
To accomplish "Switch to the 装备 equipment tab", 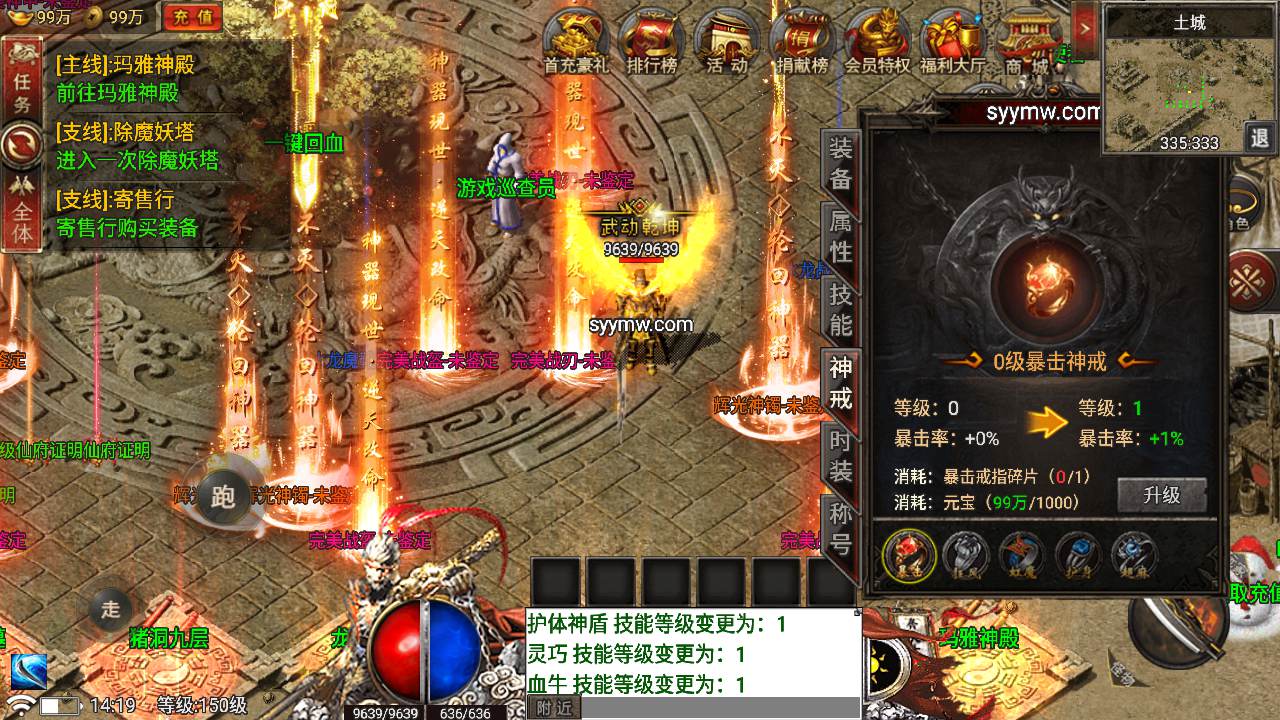I will 841,164.
